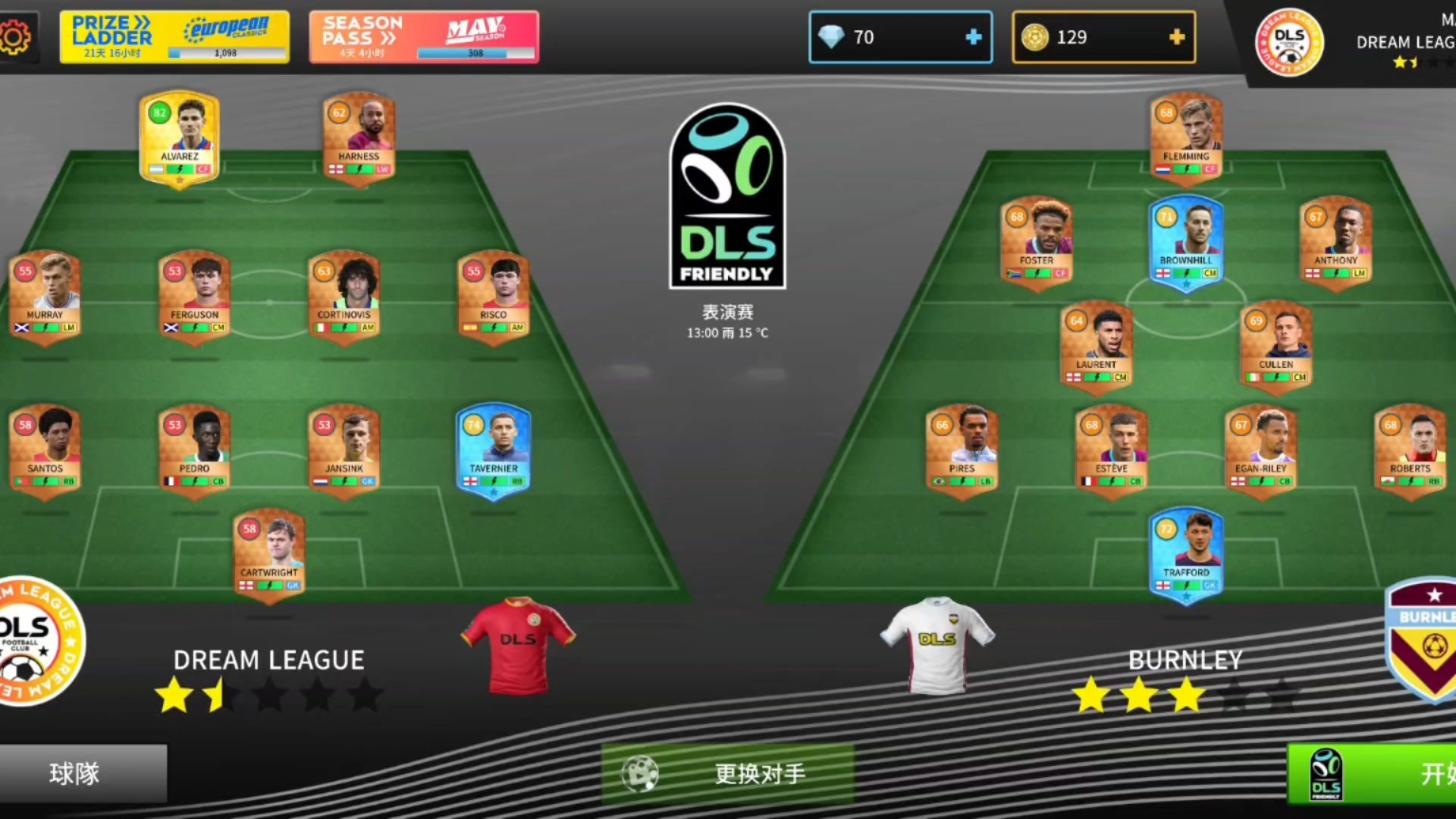Select the Santos player card
This screenshot has height=819, width=1456.
pyautogui.click(x=45, y=451)
